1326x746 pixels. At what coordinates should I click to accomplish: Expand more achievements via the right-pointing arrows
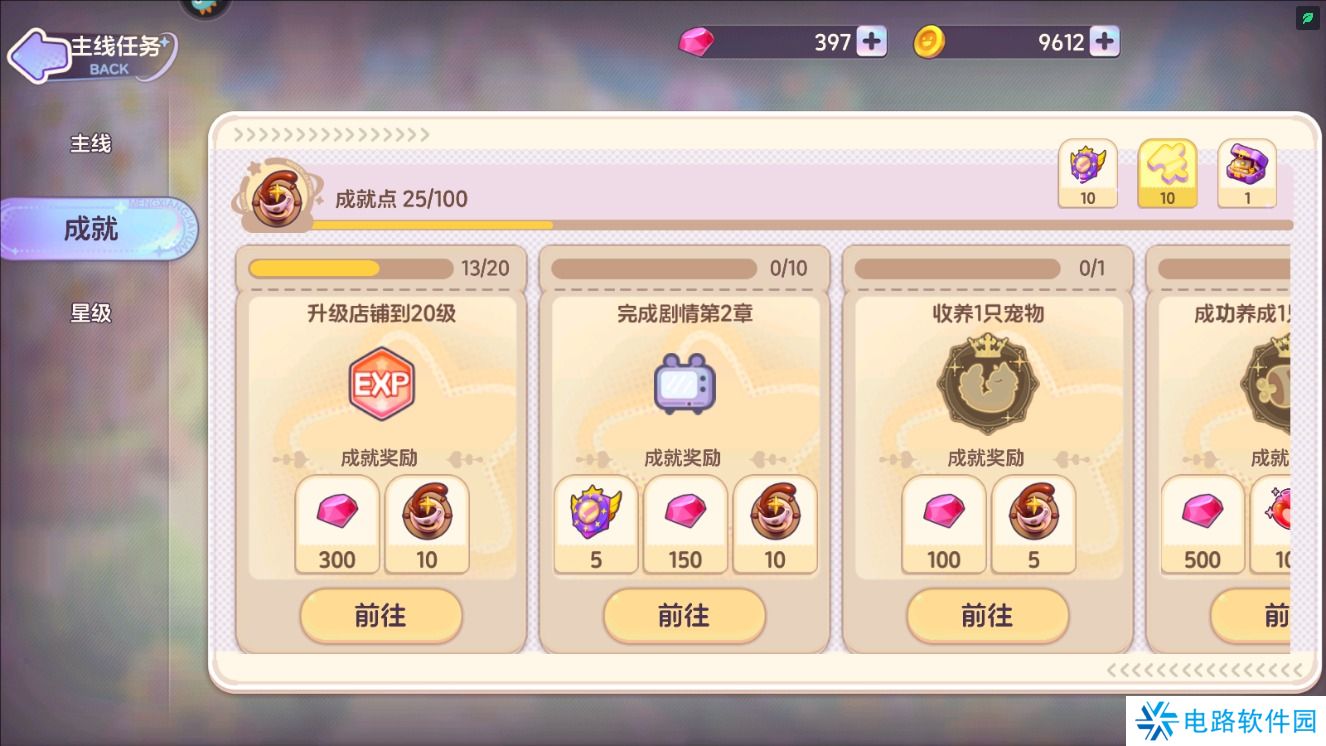pyautogui.click(x=330, y=133)
